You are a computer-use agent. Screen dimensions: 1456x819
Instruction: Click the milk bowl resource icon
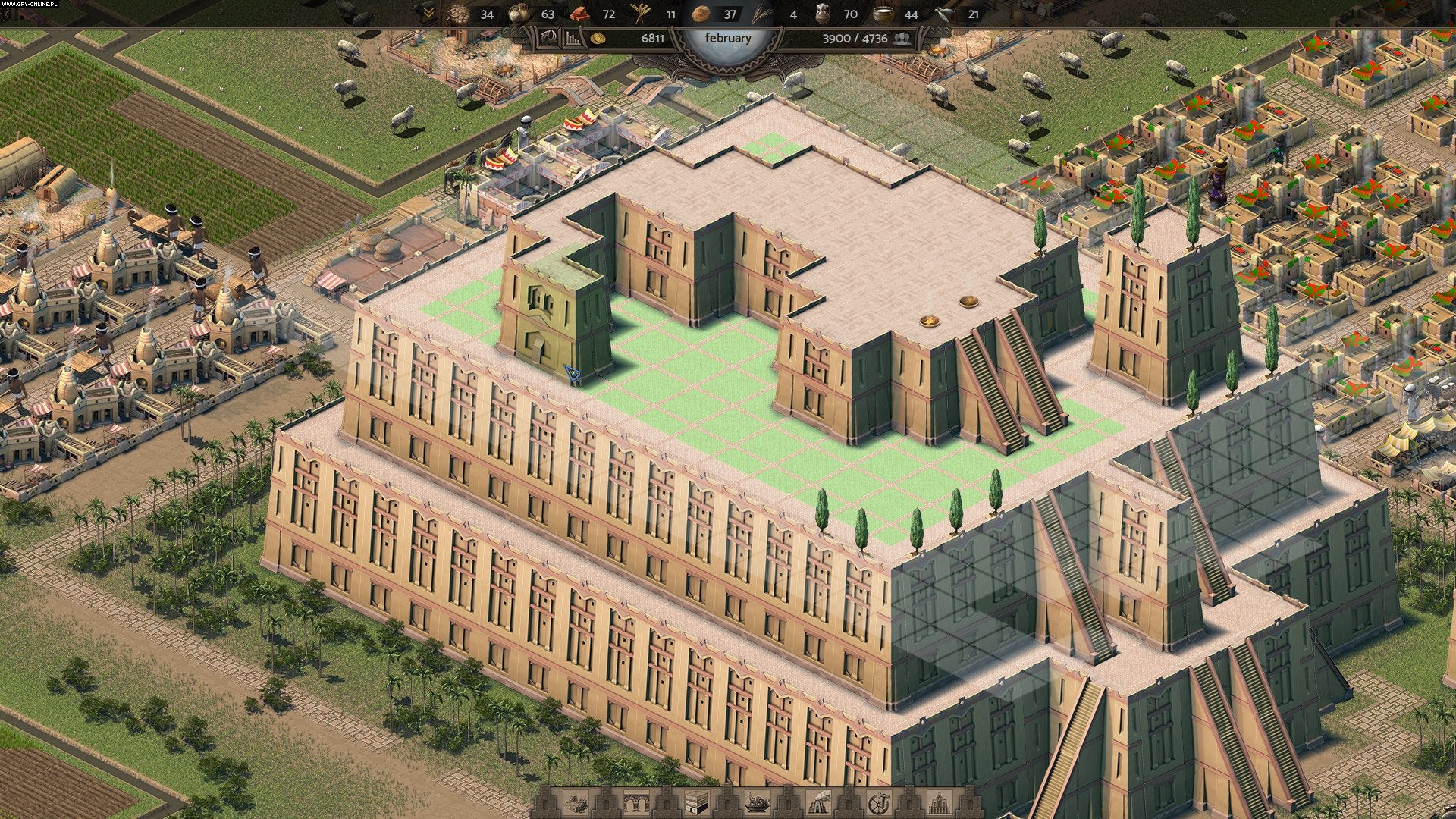pos(883,14)
